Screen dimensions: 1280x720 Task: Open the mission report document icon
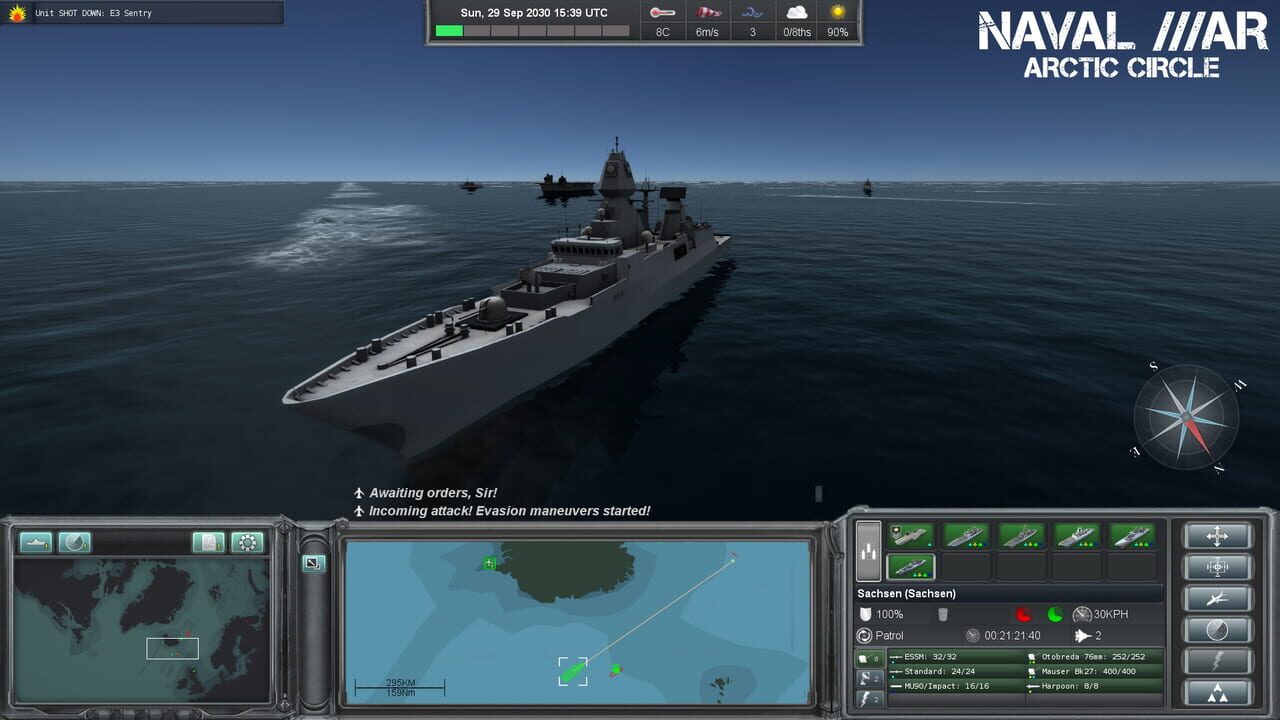click(210, 542)
